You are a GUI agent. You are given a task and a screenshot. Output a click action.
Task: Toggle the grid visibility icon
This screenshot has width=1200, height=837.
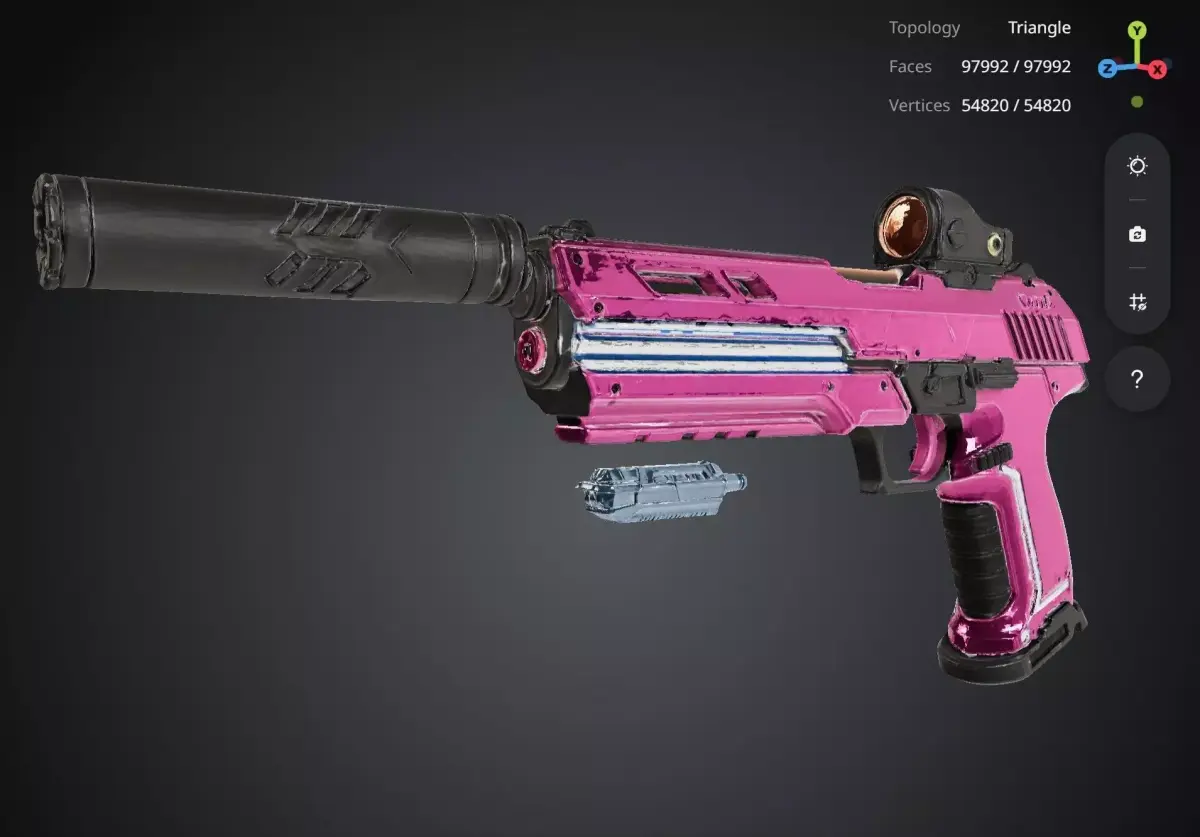tap(1137, 302)
